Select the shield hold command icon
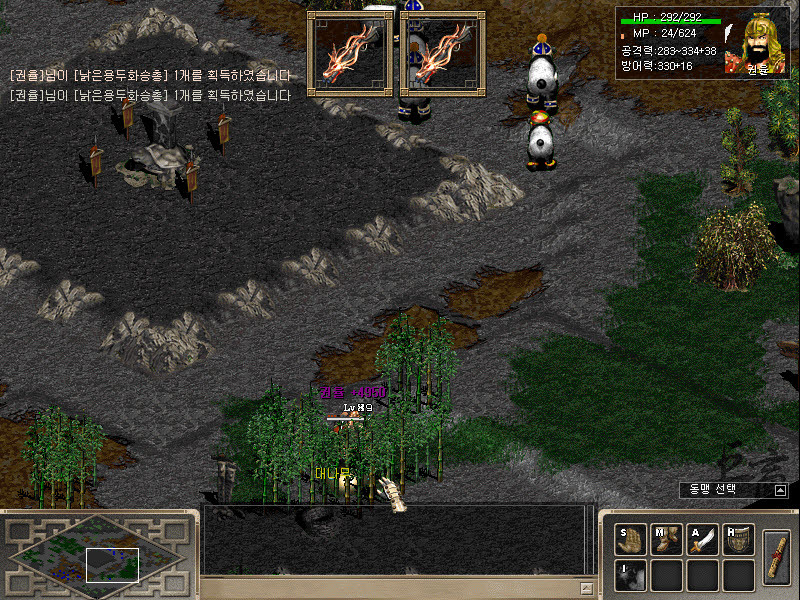 738,539
